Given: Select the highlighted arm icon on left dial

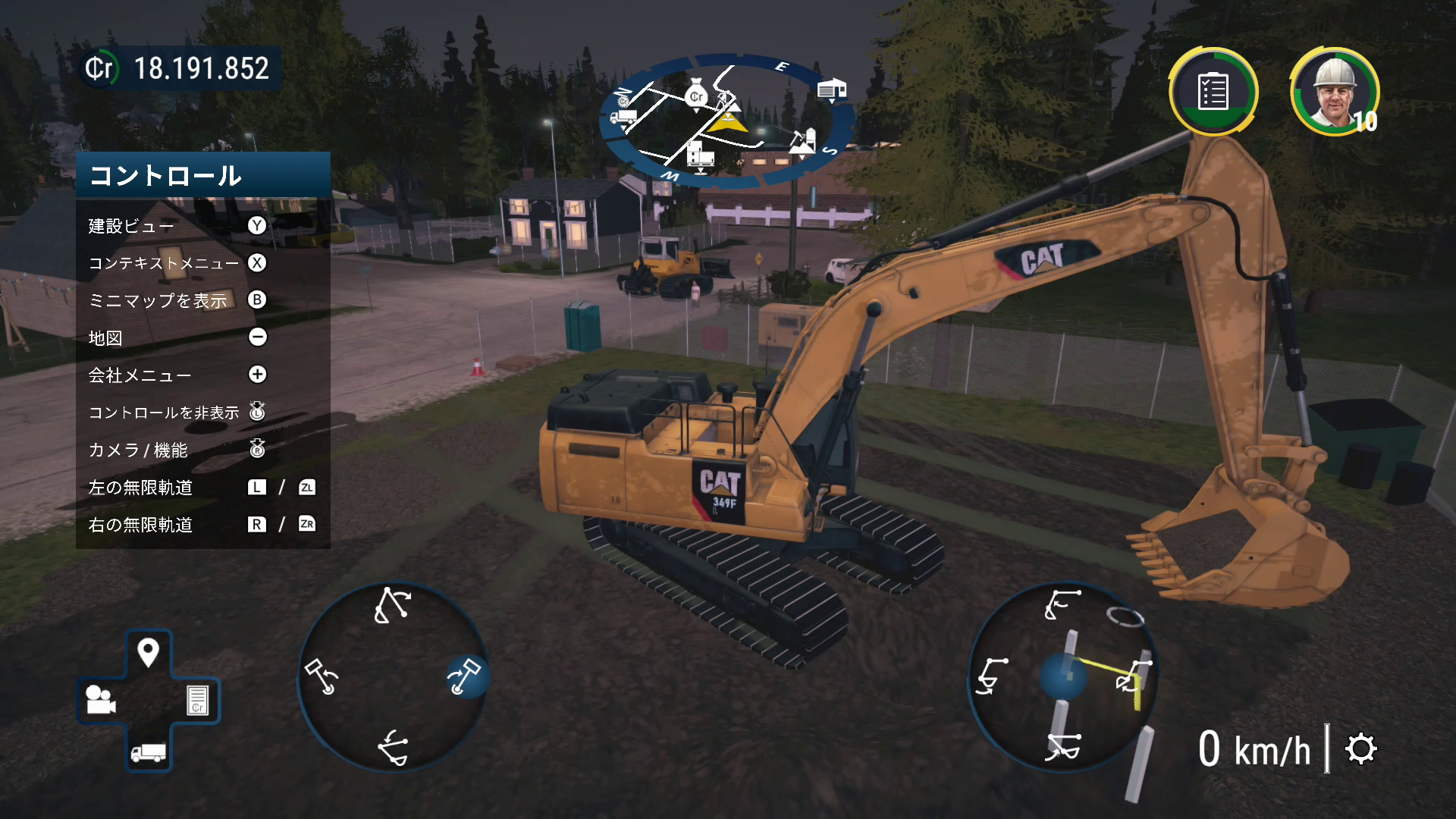Looking at the screenshot, I should coord(465,676).
